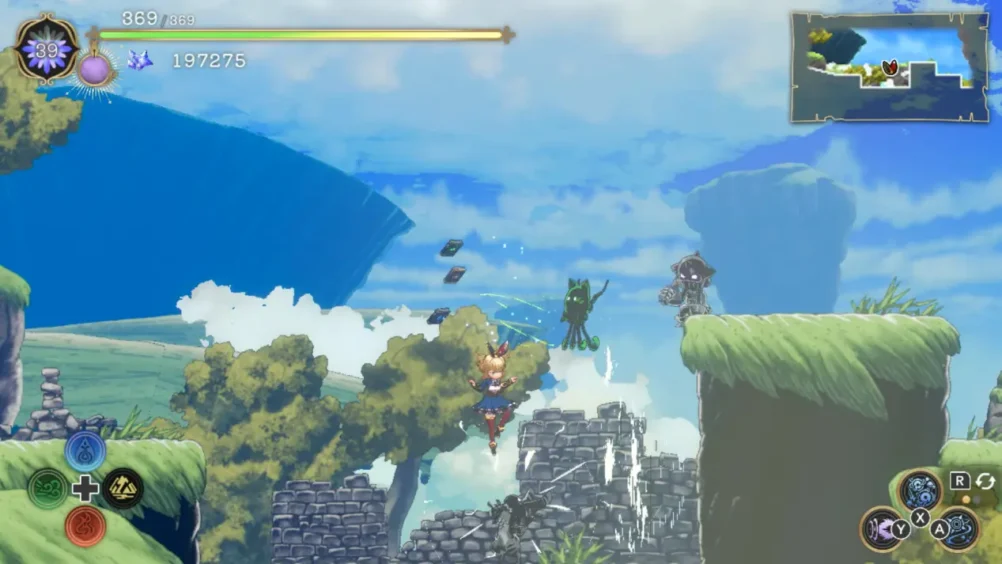Trigger the blue twin-gear skill
The width and height of the screenshot is (1002, 564).
(919, 490)
